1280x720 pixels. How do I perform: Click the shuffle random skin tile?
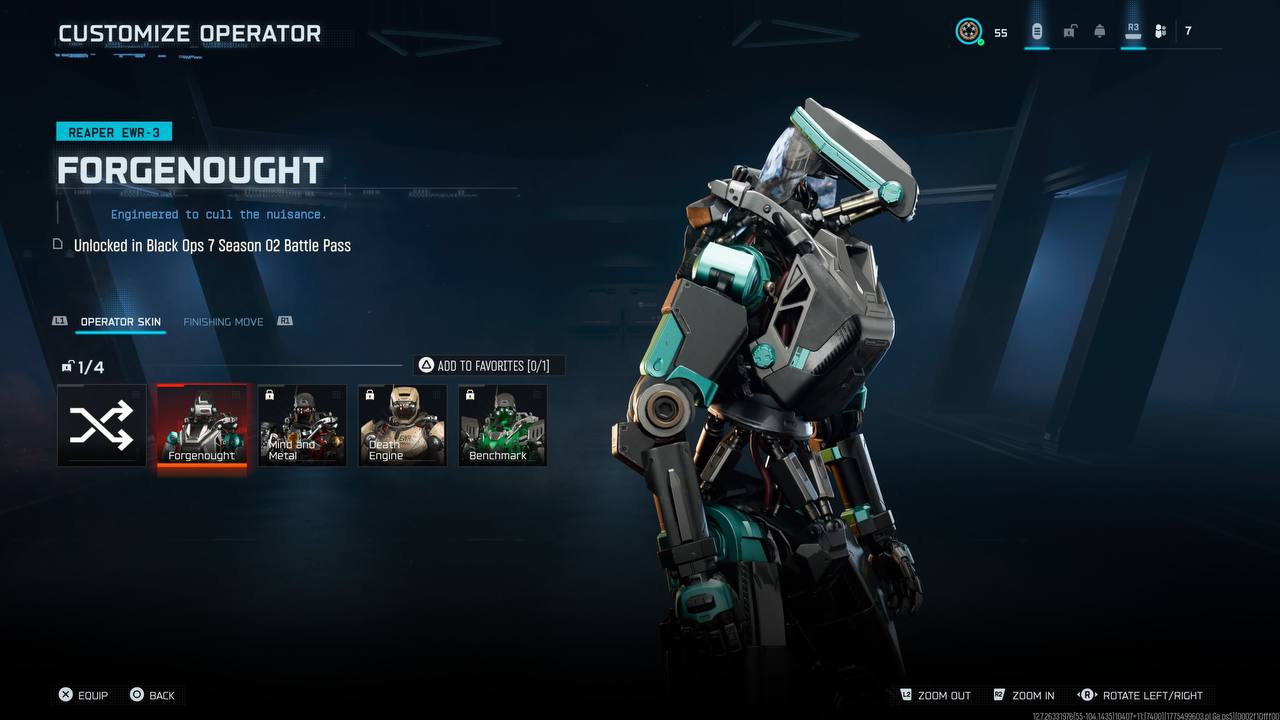101,425
